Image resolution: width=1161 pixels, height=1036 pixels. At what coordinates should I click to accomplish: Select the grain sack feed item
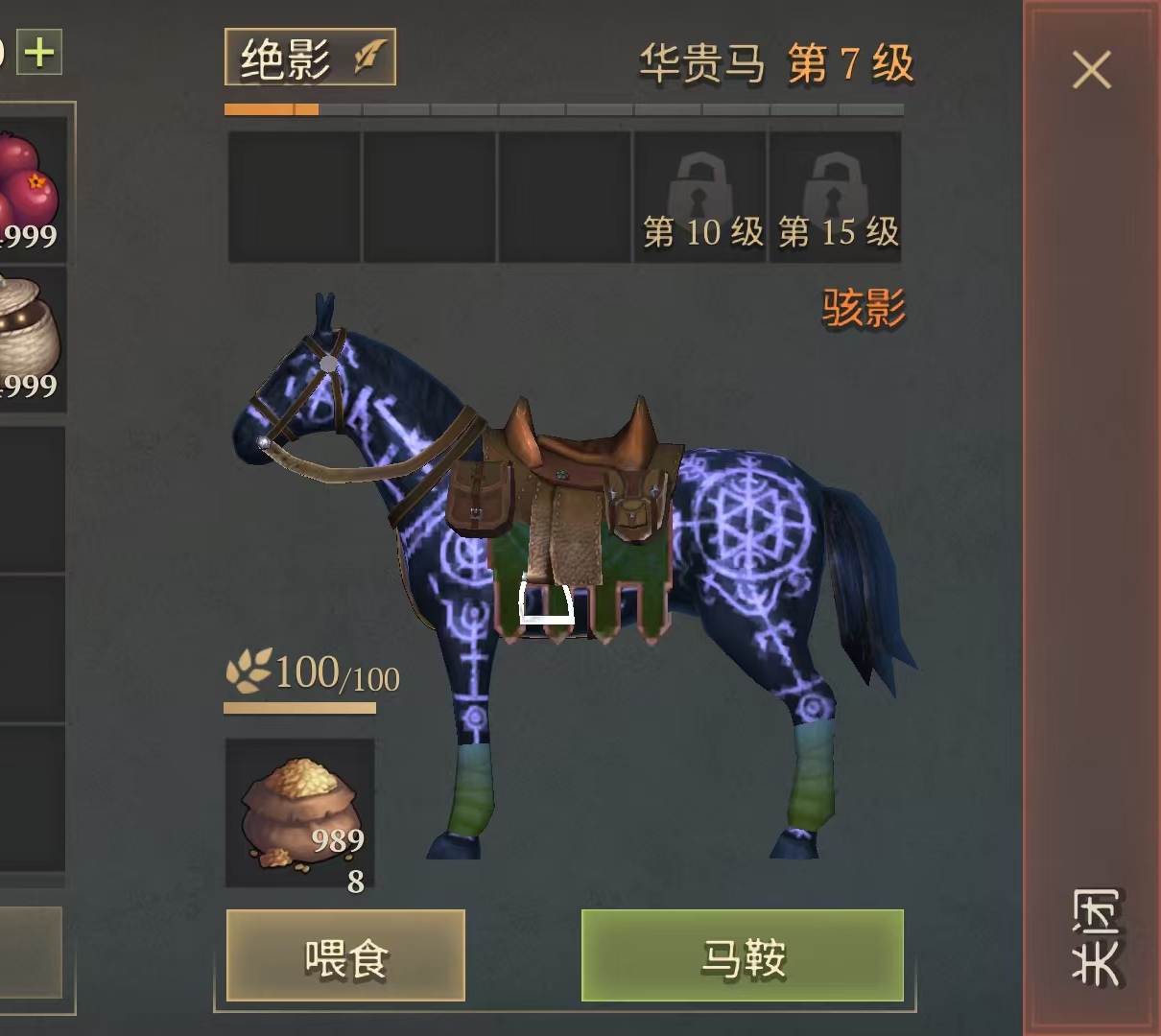pos(299,813)
